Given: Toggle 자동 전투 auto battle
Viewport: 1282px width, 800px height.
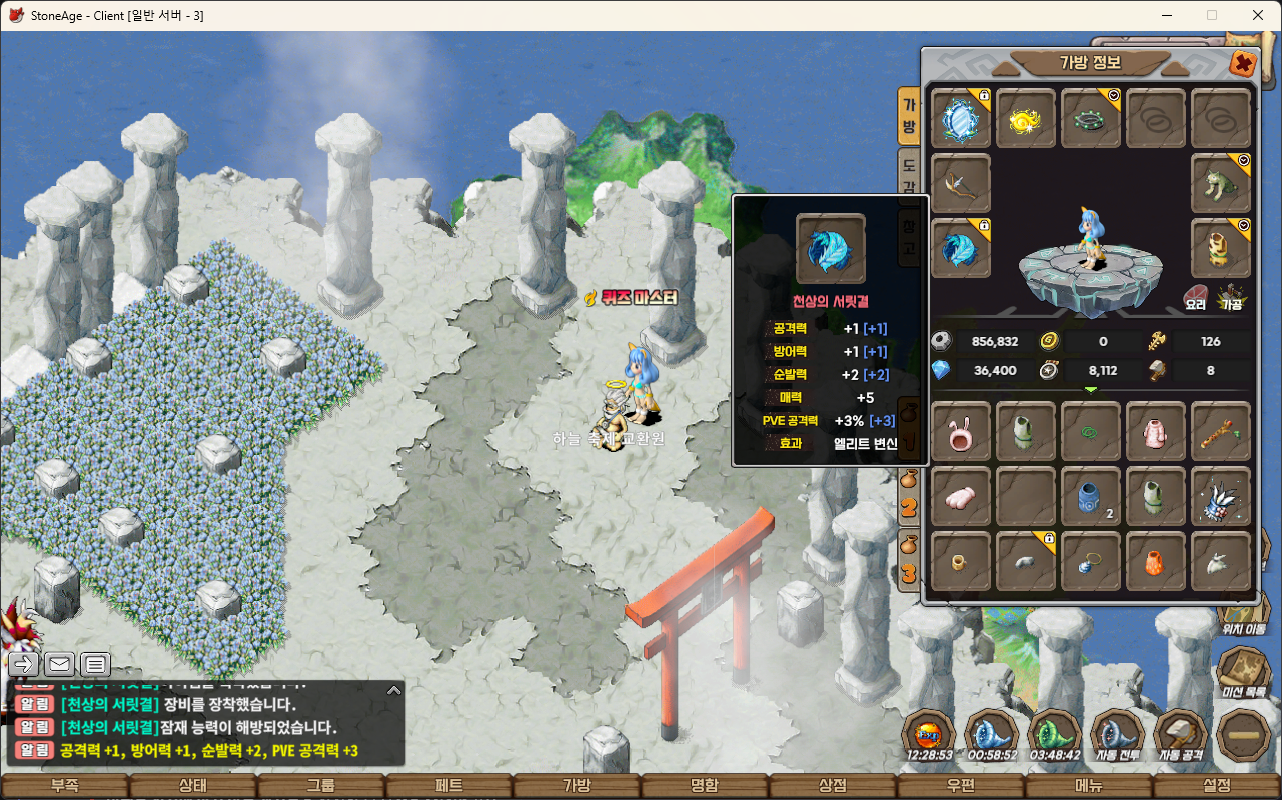Looking at the screenshot, I should click(x=1117, y=735).
